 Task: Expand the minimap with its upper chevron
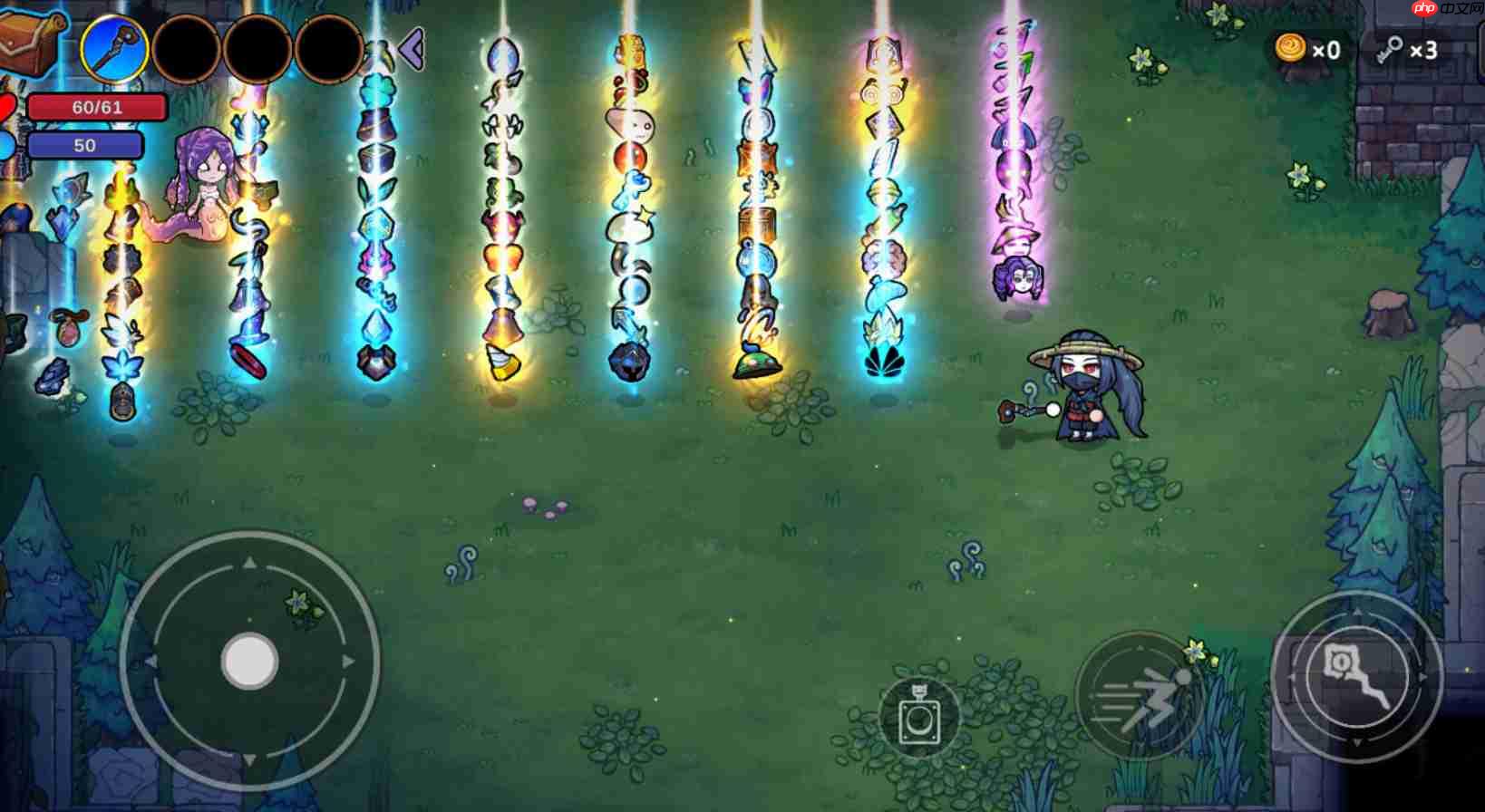(x=1358, y=612)
